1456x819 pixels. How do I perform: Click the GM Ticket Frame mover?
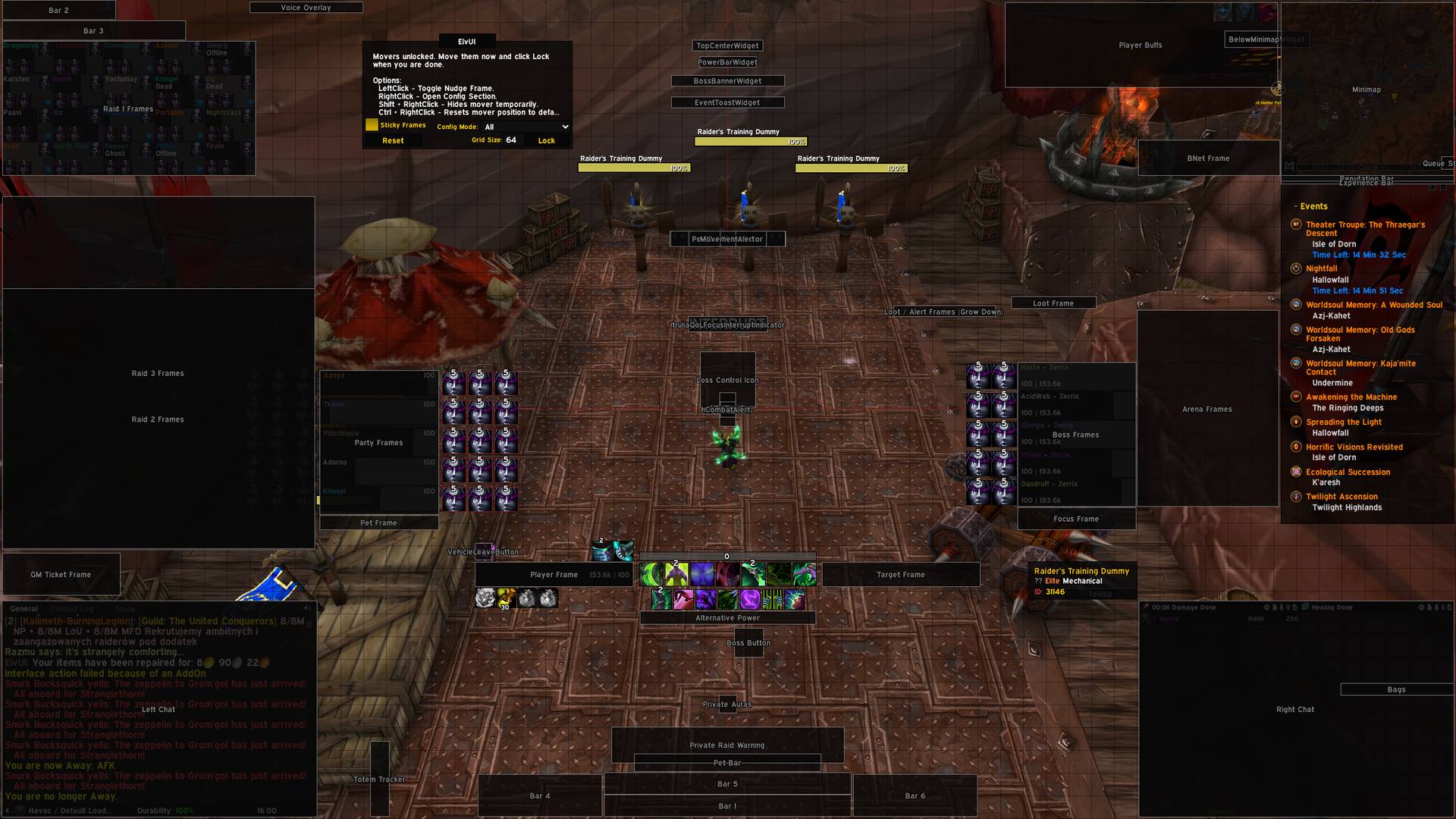coord(61,575)
